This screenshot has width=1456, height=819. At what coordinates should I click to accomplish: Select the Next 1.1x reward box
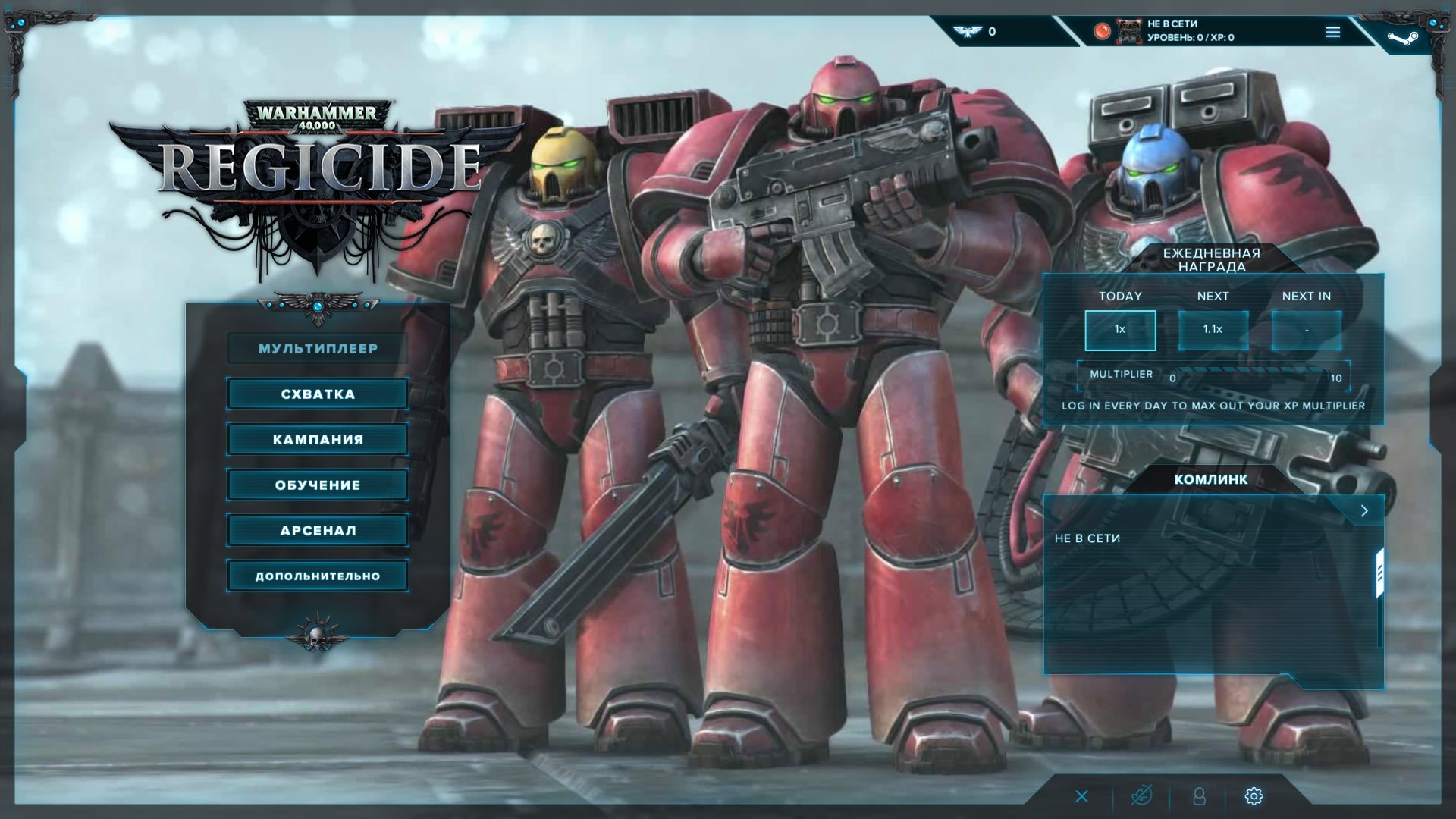click(x=1213, y=330)
